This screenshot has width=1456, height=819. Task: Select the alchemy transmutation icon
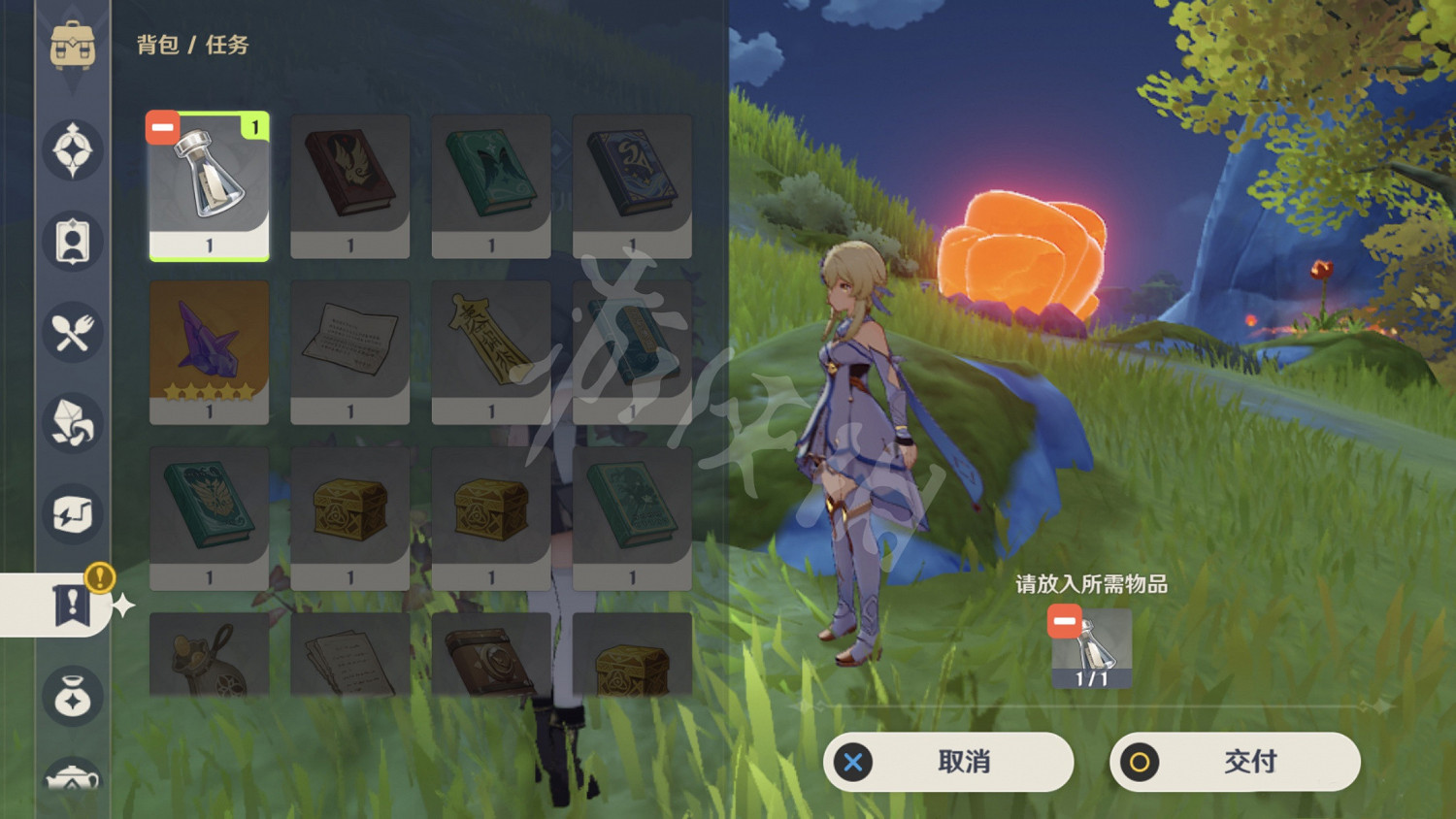coord(73,514)
